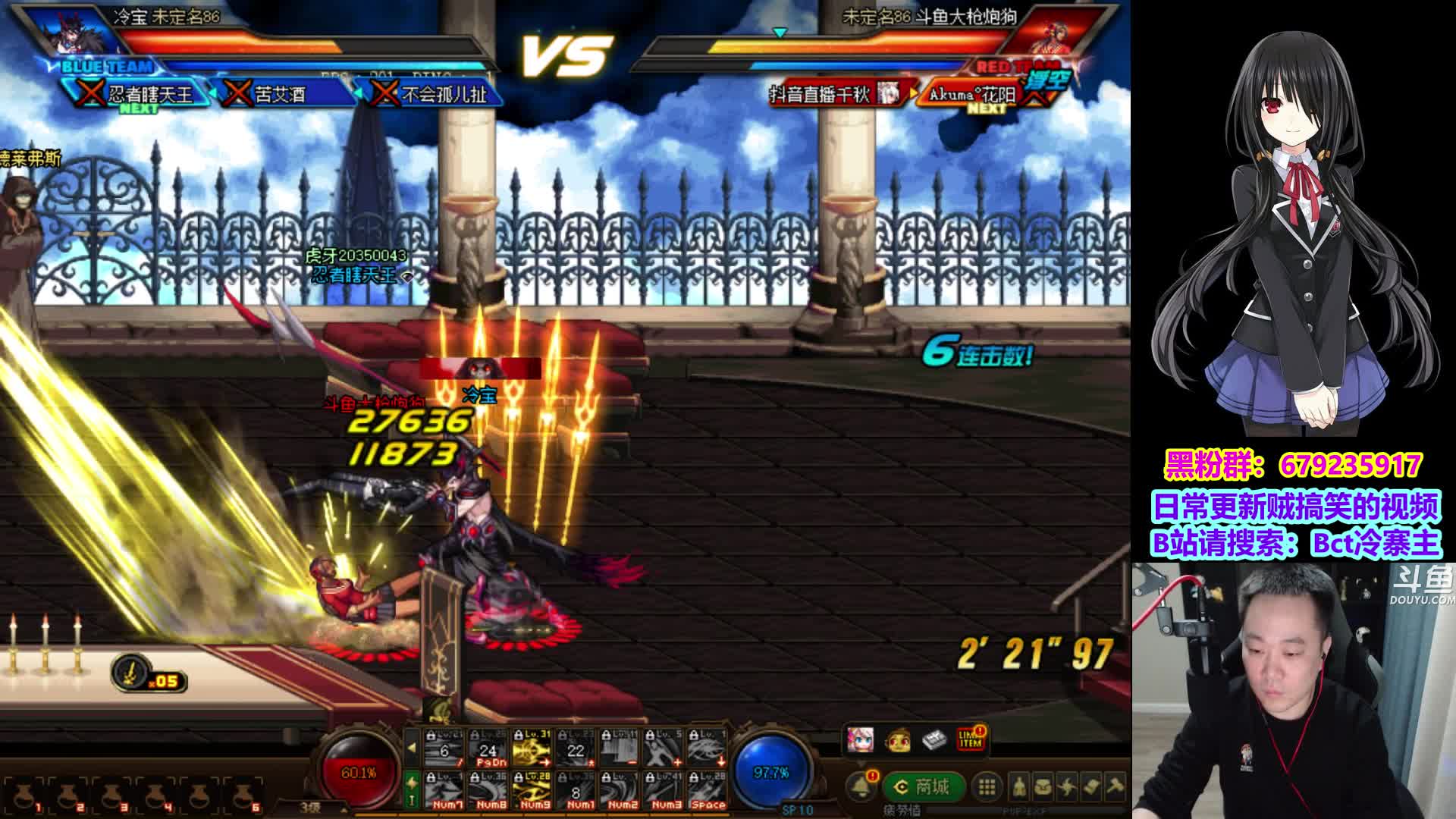Open the golden monkey face event icon
The image size is (1456, 819).
pyautogui.click(x=898, y=739)
